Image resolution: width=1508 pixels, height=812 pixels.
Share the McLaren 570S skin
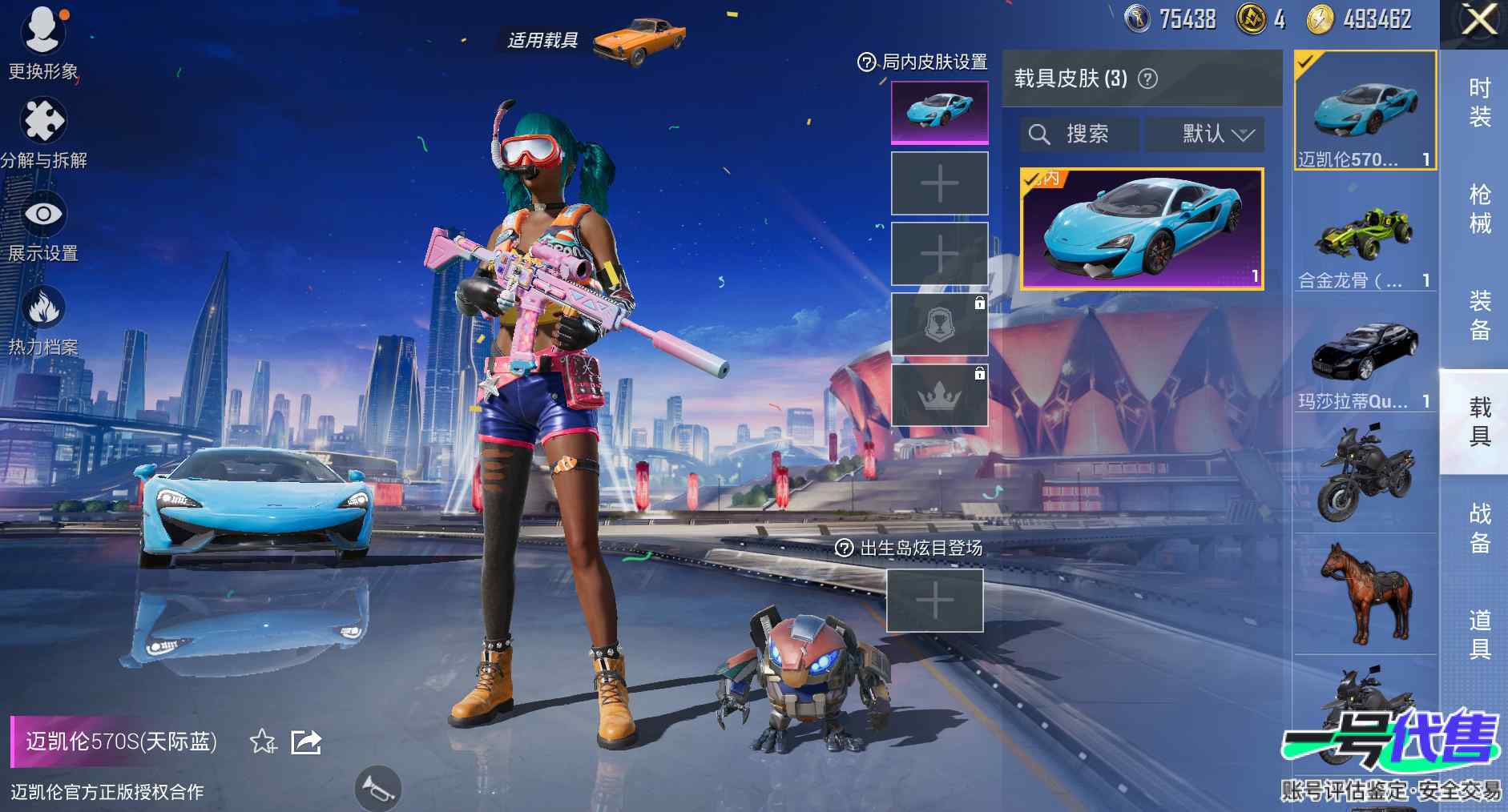pyautogui.click(x=306, y=742)
